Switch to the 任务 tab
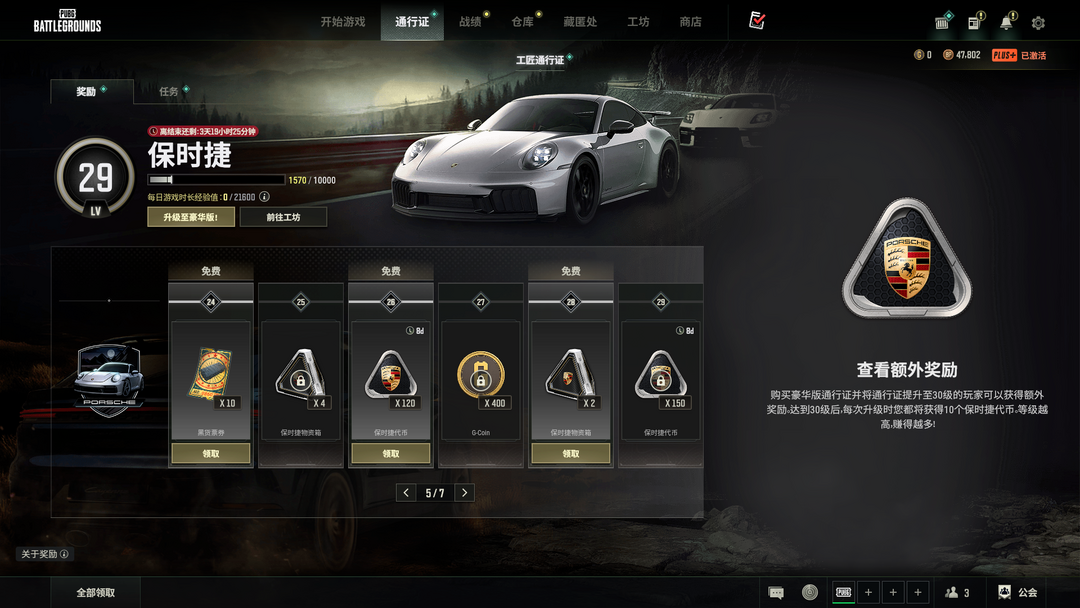 [x=169, y=92]
